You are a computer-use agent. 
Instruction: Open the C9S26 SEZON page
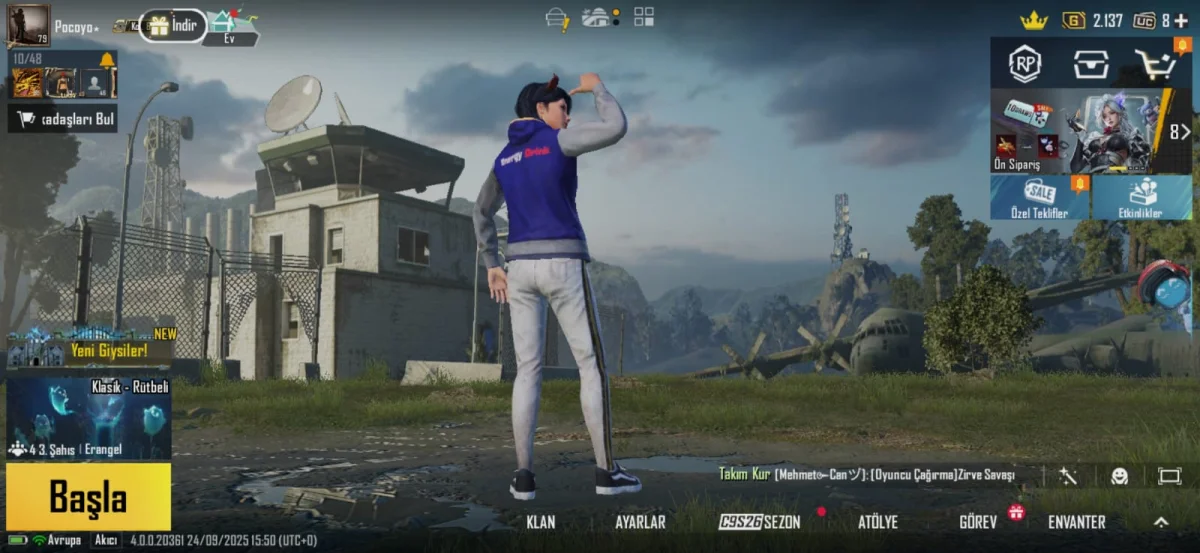[760, 522]
